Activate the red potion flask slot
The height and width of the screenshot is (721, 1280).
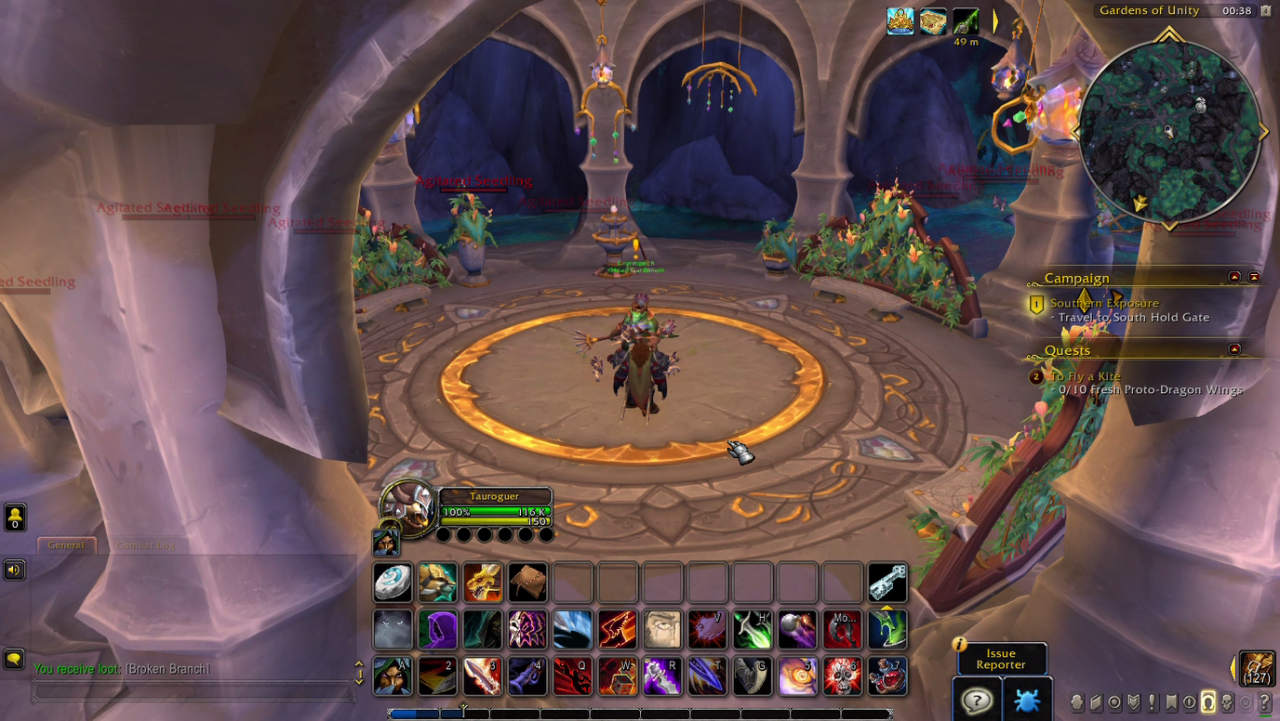point(887,676)
